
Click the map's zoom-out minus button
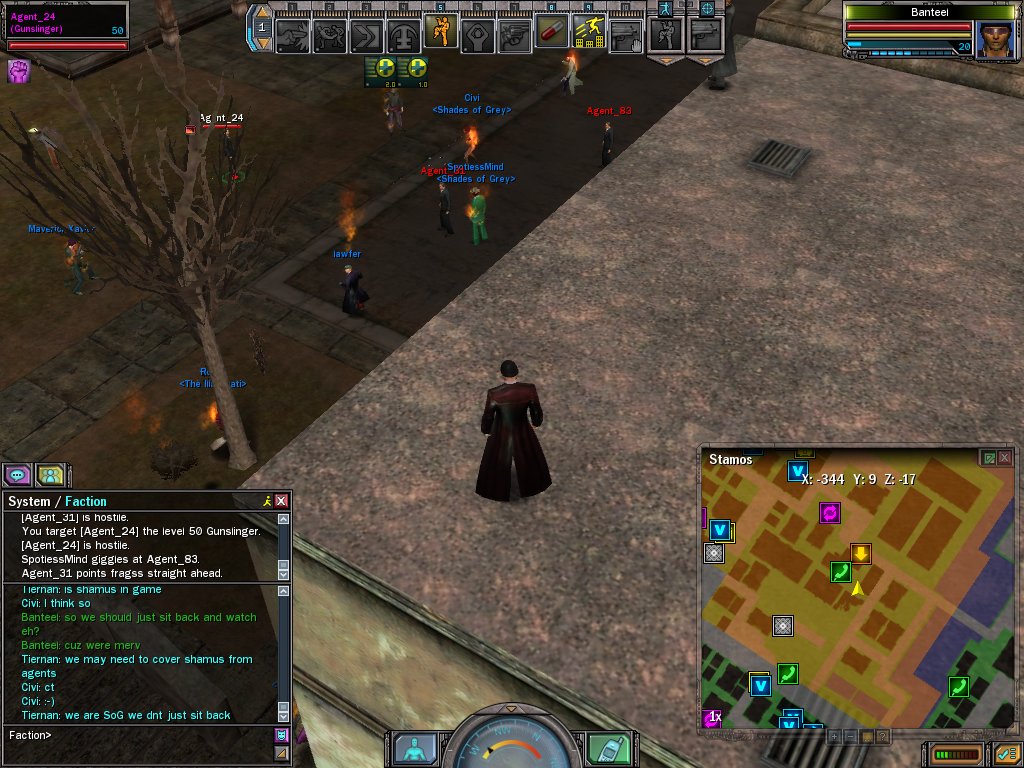tap(850, 737)
